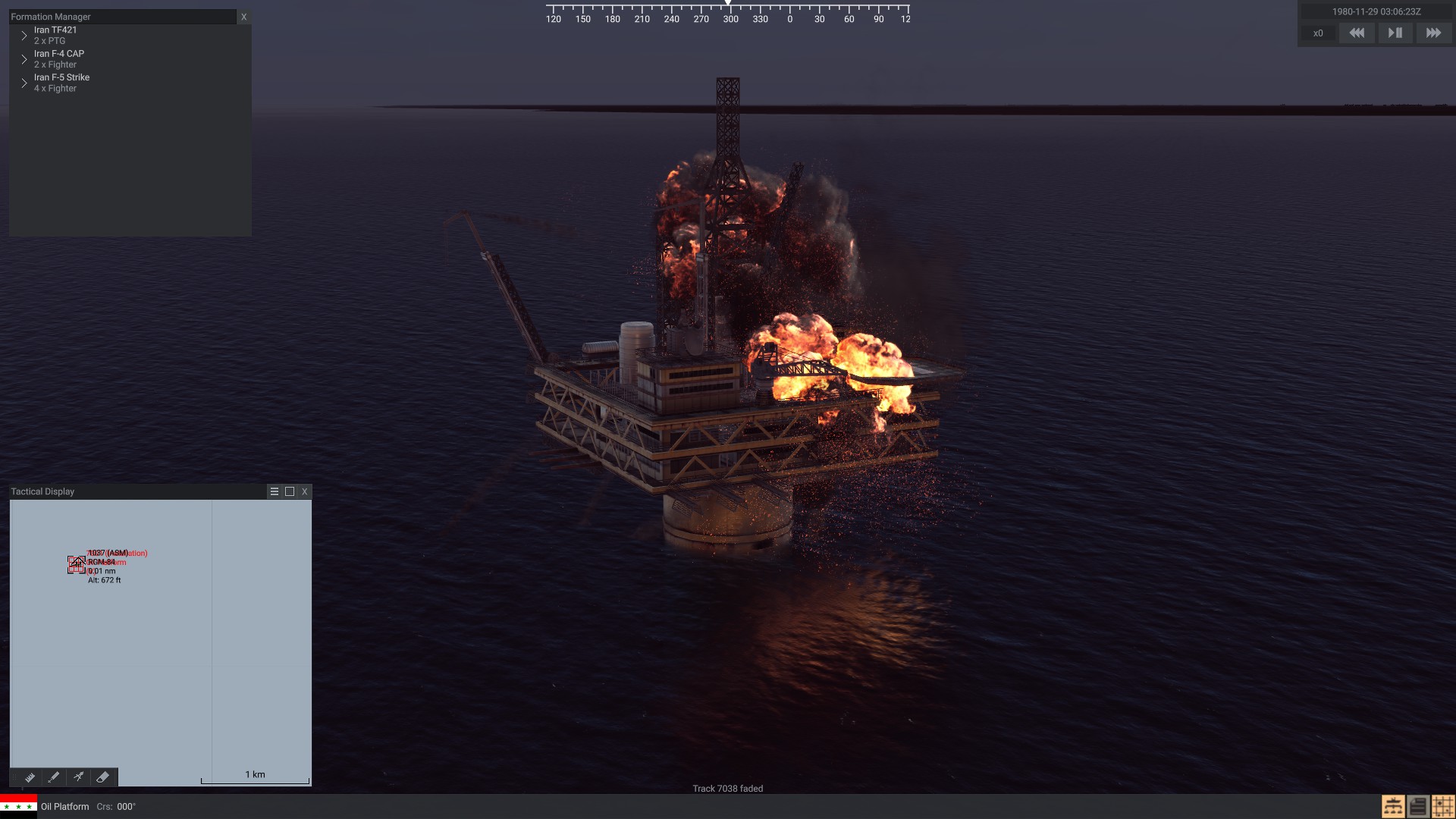
Task: Activate the compass divider tool
Action: 78,777
